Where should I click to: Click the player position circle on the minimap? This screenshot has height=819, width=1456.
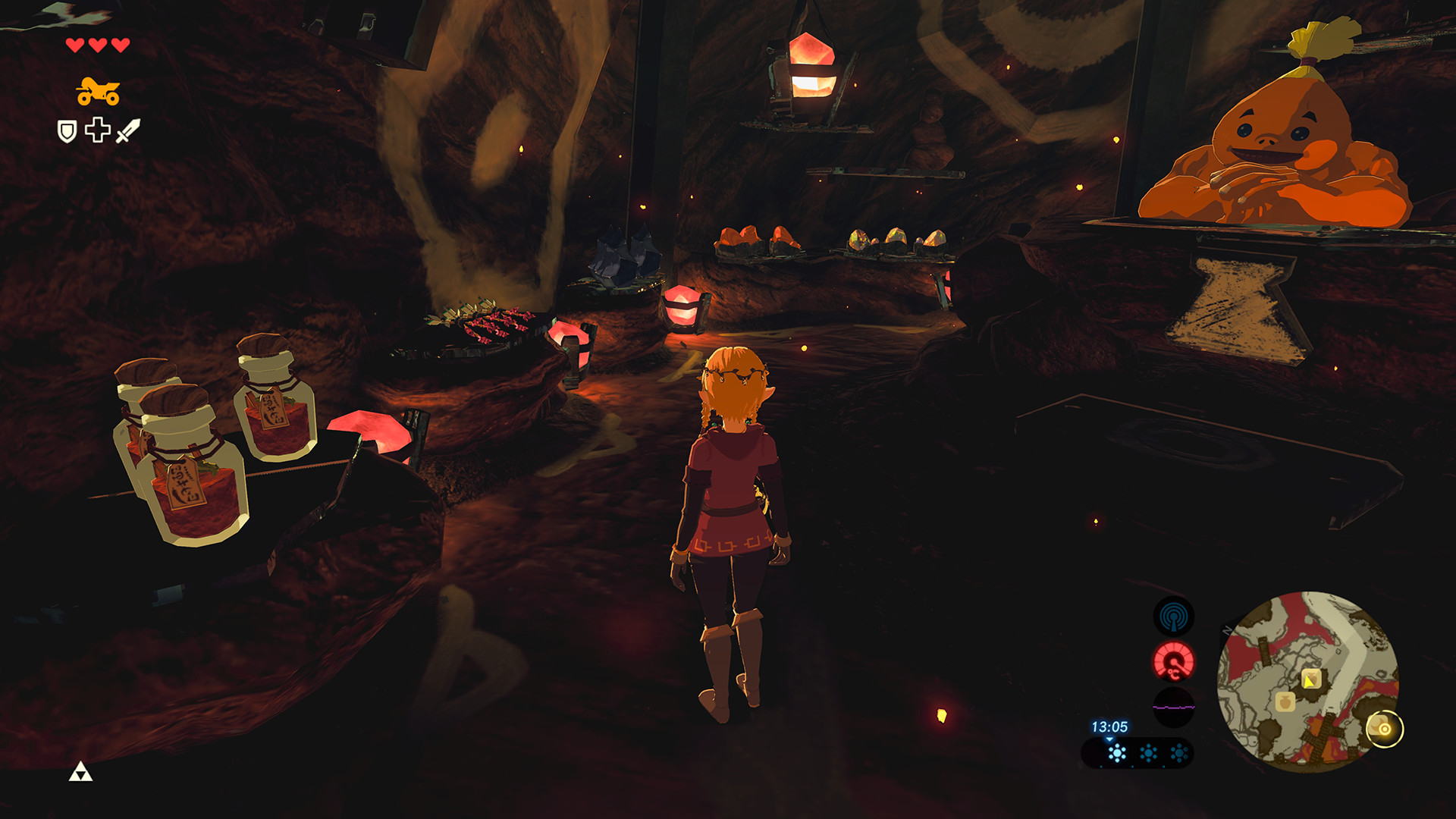pyautogui.click(x=1385, y=730)
